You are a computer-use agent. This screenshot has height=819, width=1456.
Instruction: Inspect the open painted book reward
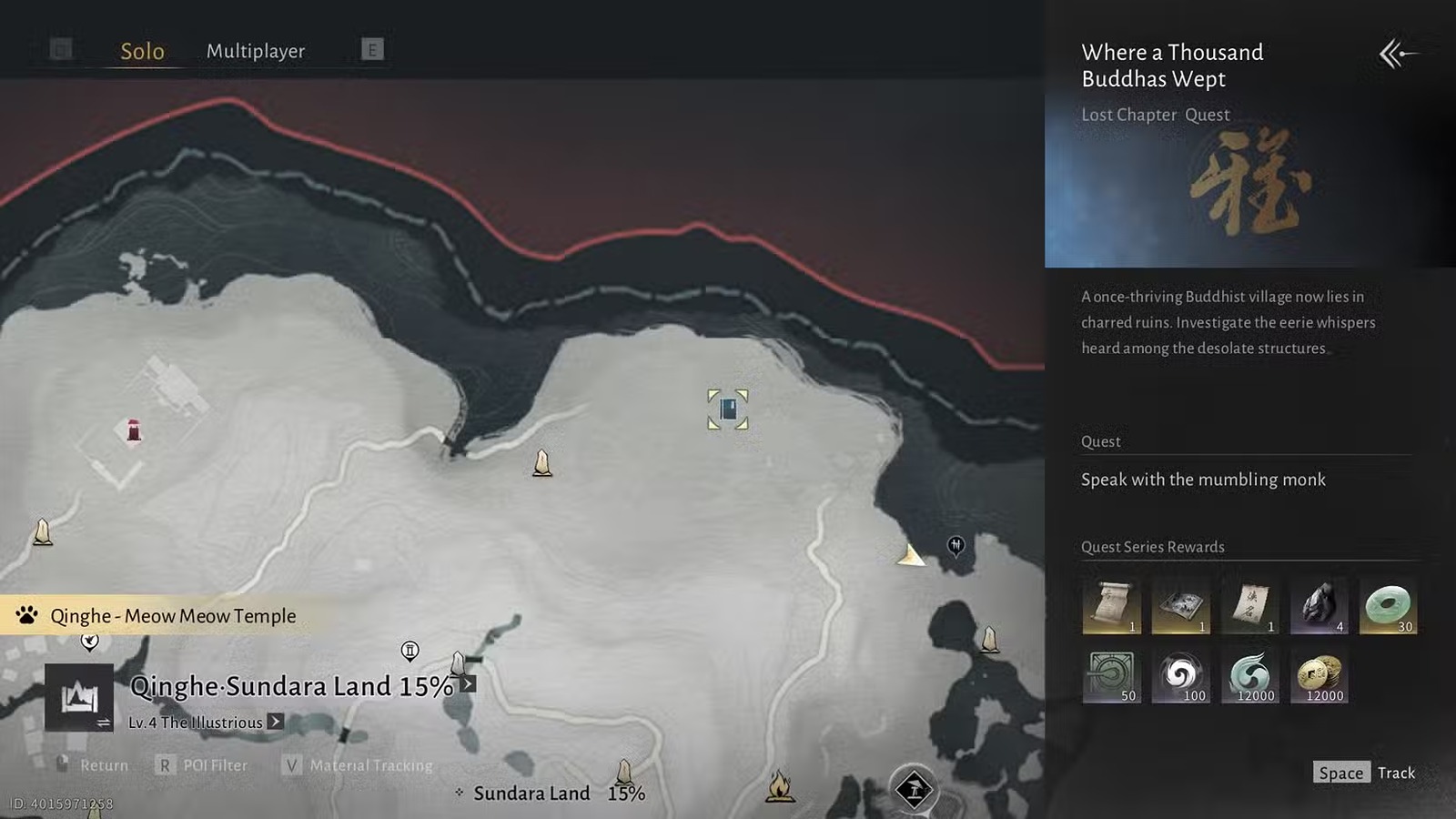coord(1180,606)
